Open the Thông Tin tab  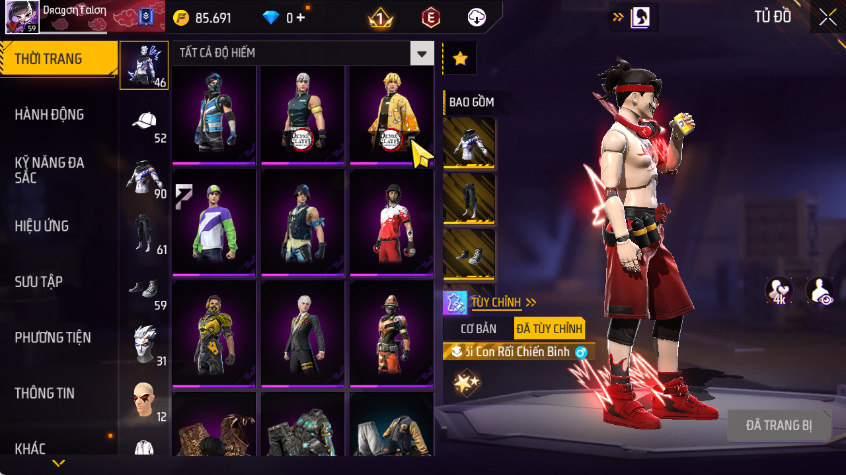[45, 393]
